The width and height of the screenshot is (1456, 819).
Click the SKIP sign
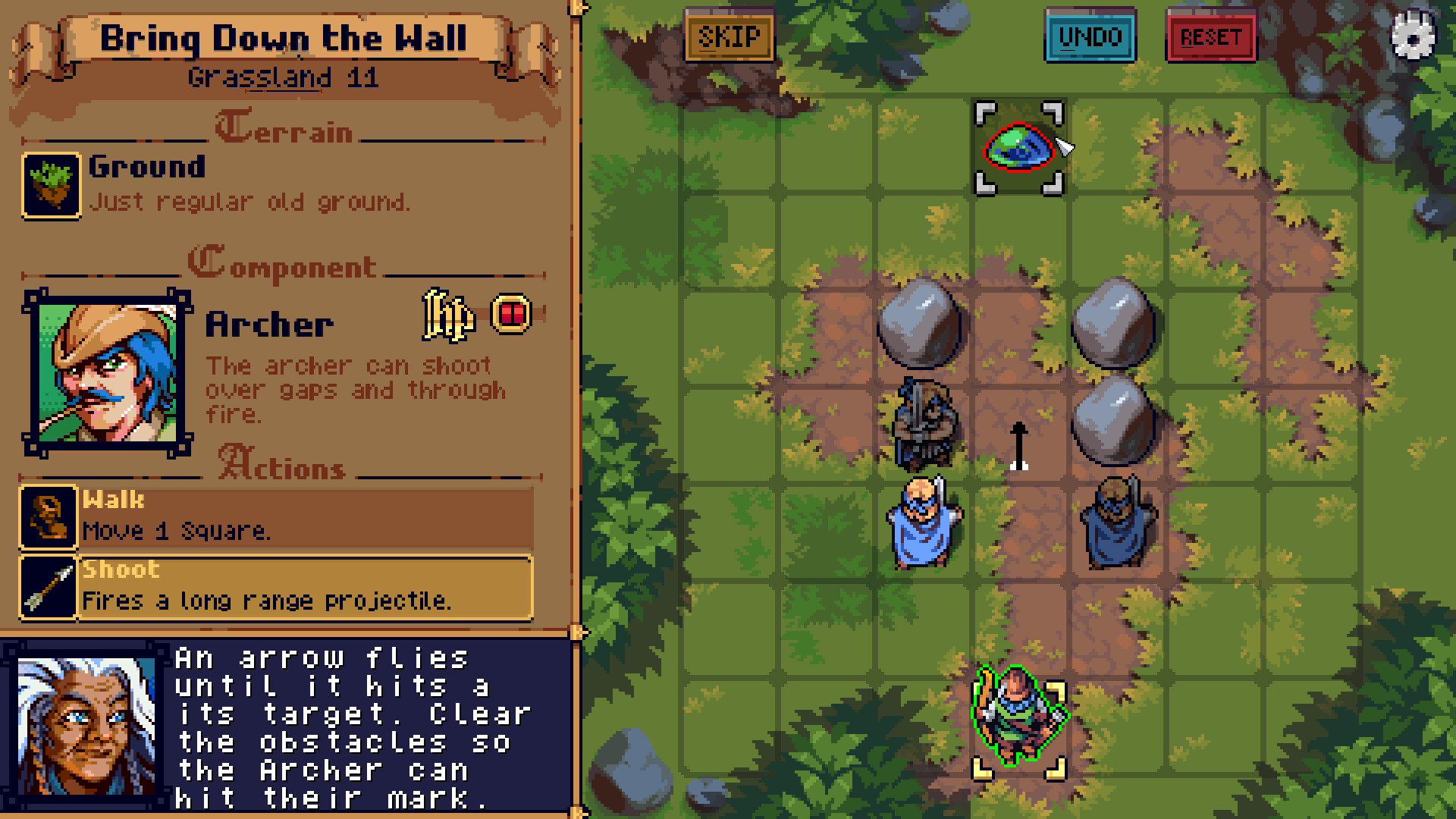[730, 35]
